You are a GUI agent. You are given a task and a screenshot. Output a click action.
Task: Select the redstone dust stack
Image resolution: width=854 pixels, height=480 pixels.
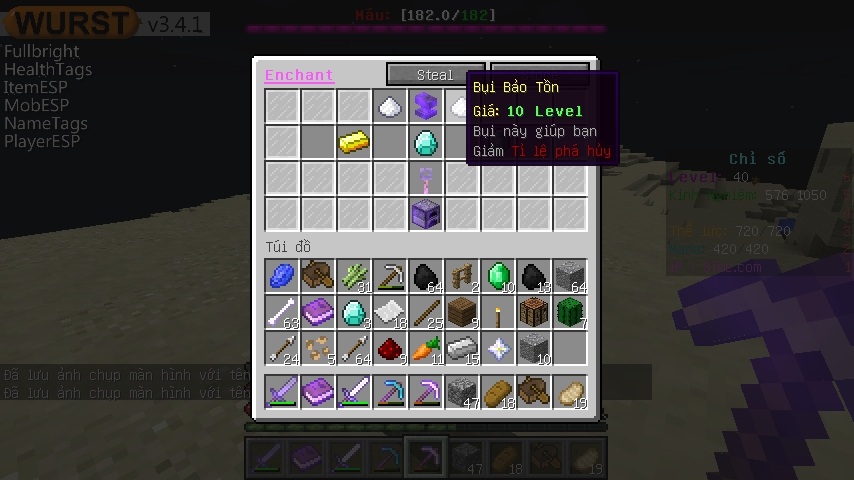pos(390,348)
